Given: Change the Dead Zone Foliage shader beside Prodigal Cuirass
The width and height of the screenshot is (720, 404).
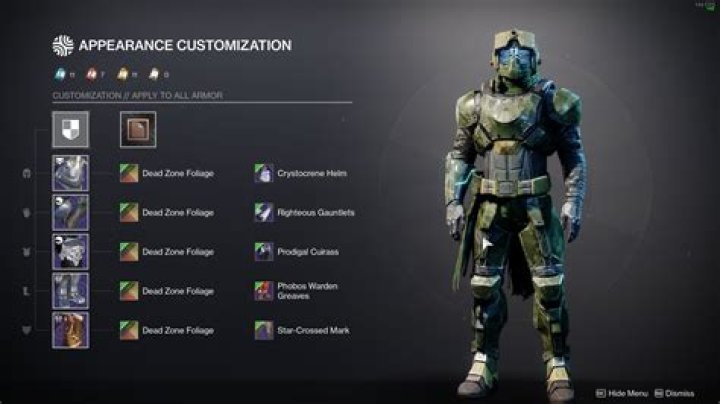Looking at the screenshot, I should (128, 251).
